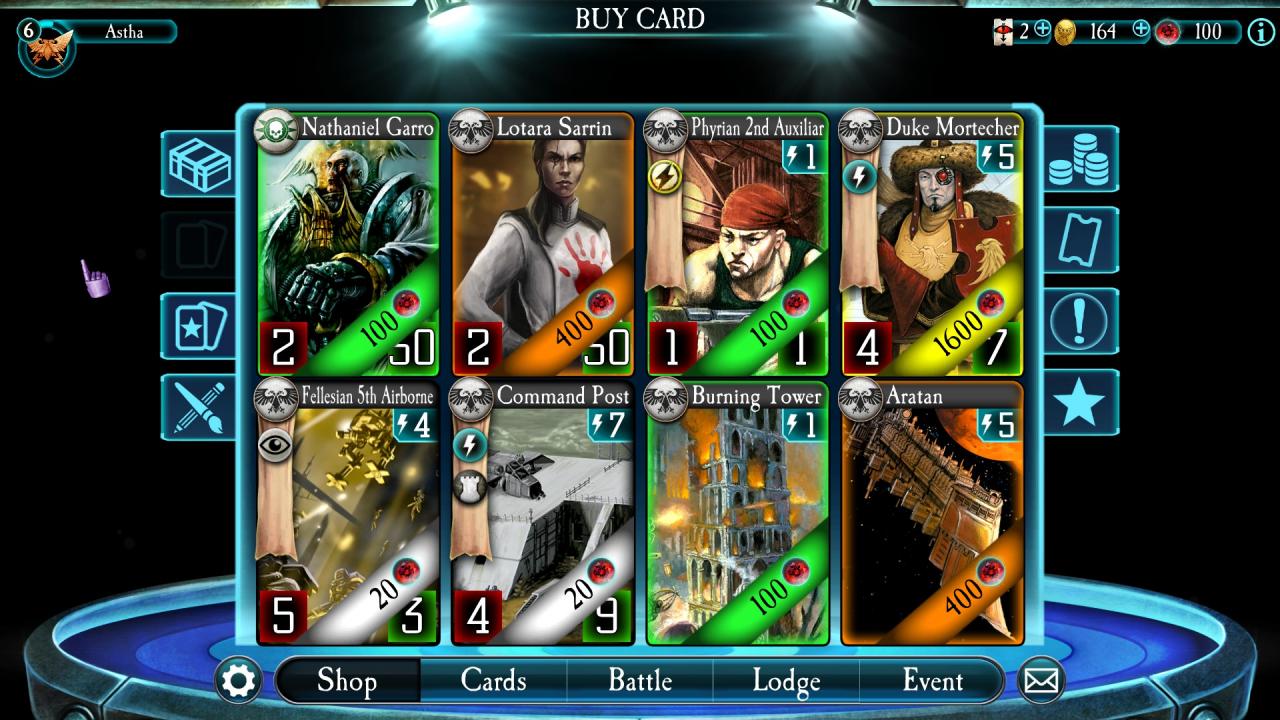Select the Aratan ship card
This screenshot has width=1280, height=720.
(931, 512)
